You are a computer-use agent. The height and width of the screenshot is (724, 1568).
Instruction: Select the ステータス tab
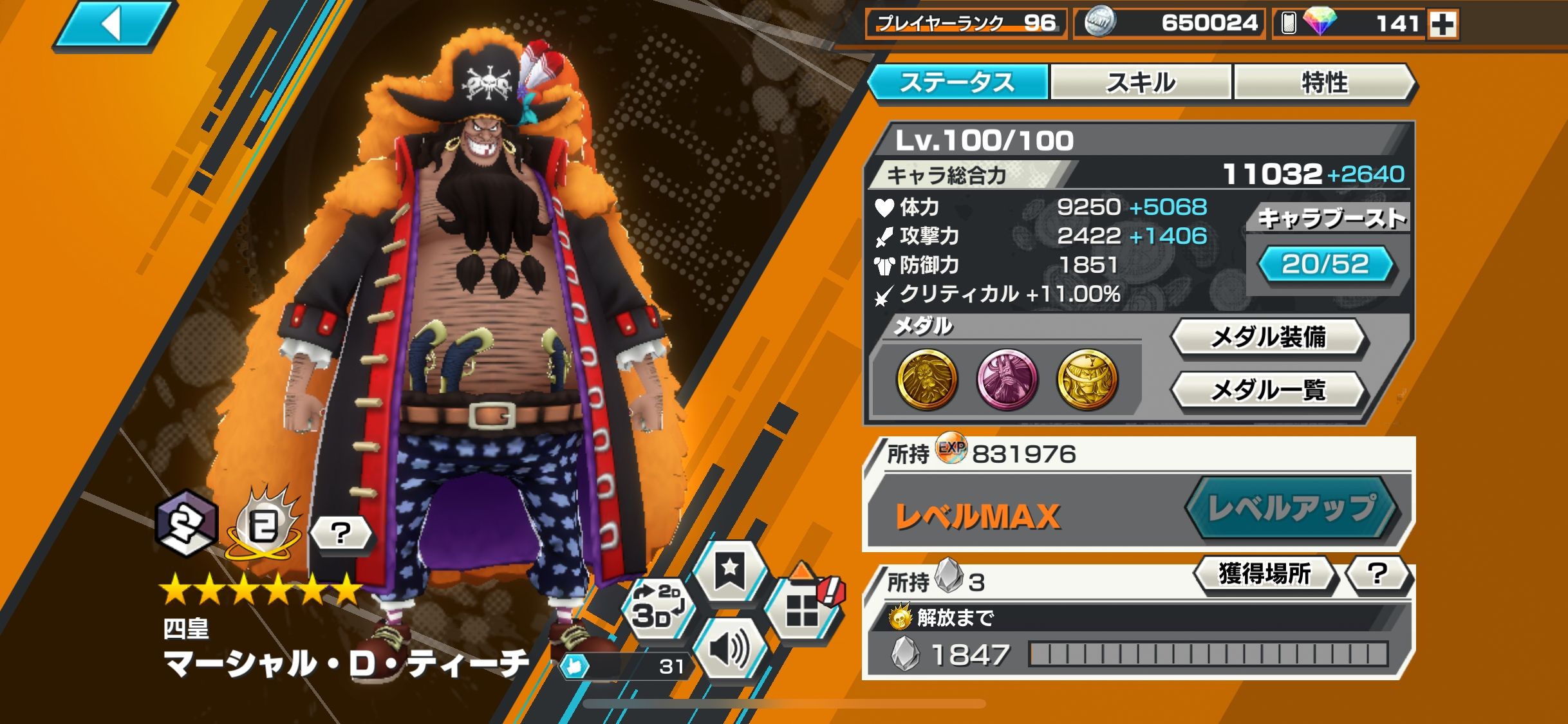(x=958, y=82)
